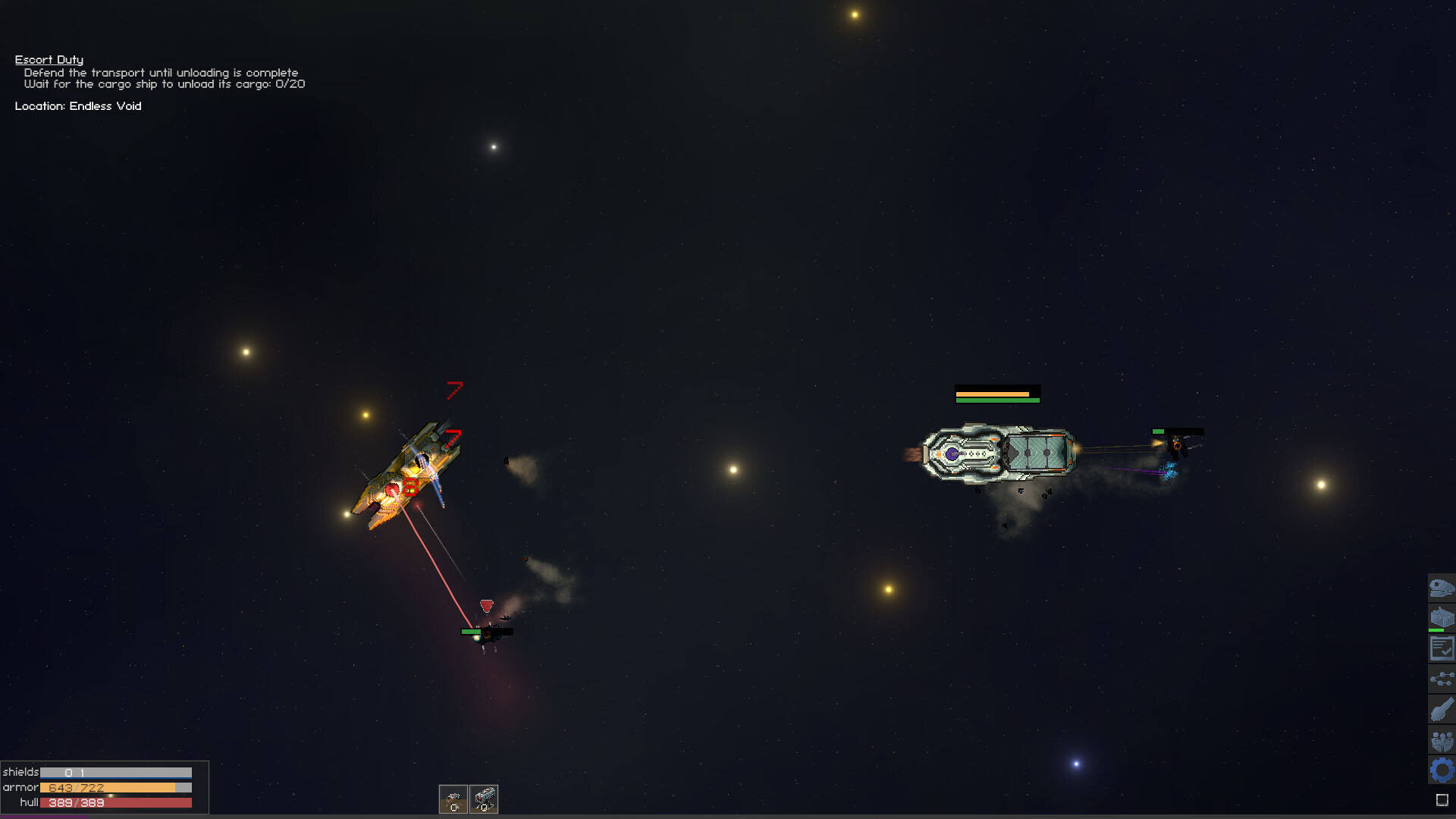Select the second large cannon weapon slot

point(484,799)
